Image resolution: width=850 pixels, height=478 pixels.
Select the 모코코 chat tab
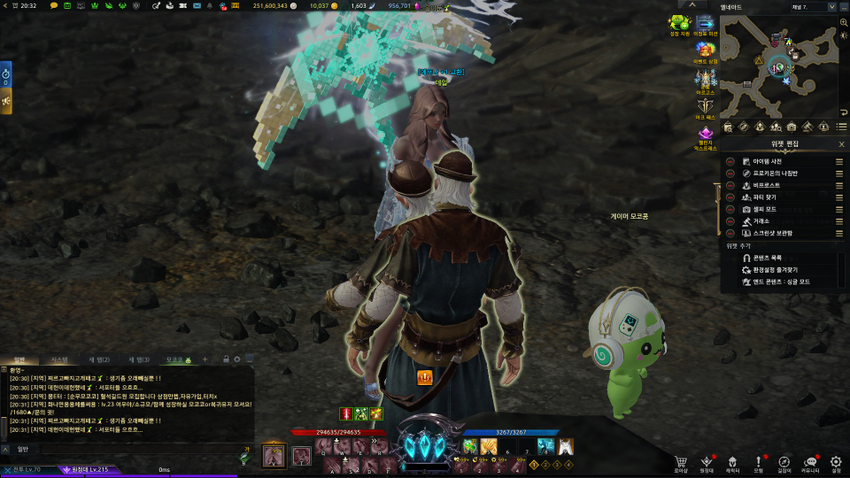(x=177, y=359)
